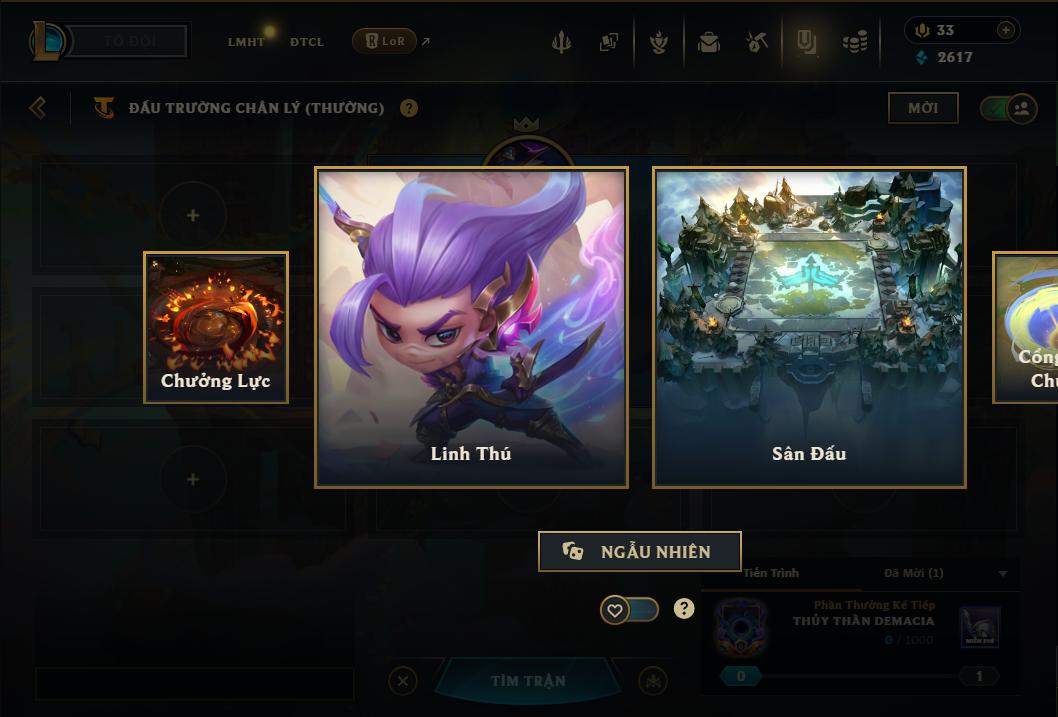Switch to the ĐTCL tab
The height and width of the screenshot is (717, 1058).
pyautogui.click(x=307, y=42)
